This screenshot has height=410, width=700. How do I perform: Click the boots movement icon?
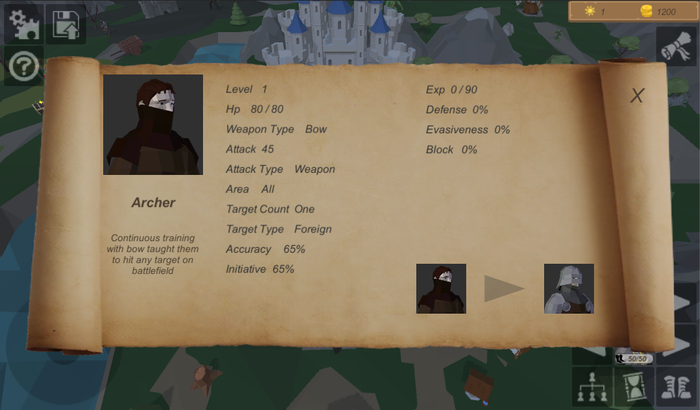(676, 386)
